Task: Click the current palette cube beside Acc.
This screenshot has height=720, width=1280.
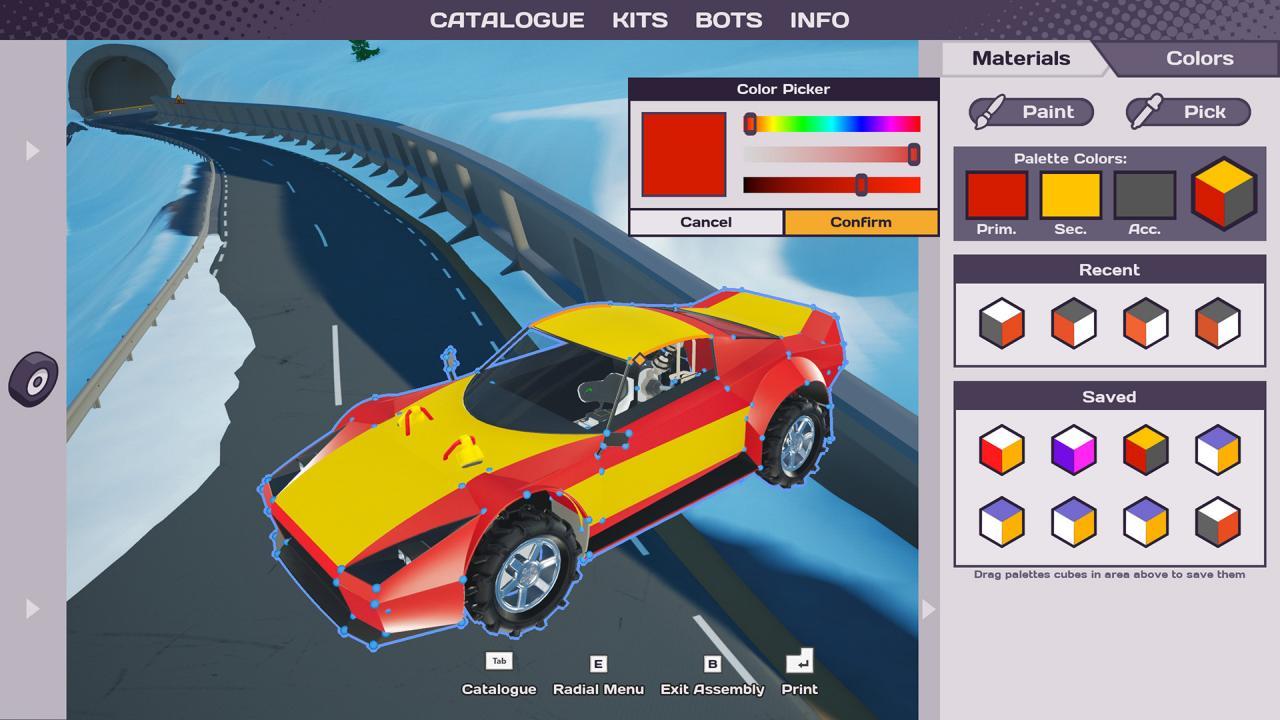Action: pos(1223,193)
